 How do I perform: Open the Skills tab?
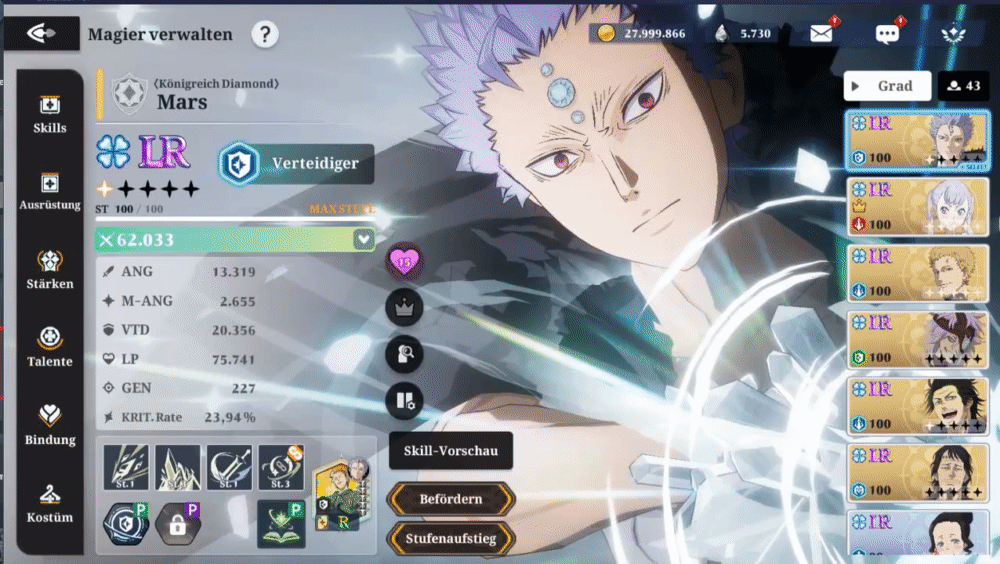(50, 114)
